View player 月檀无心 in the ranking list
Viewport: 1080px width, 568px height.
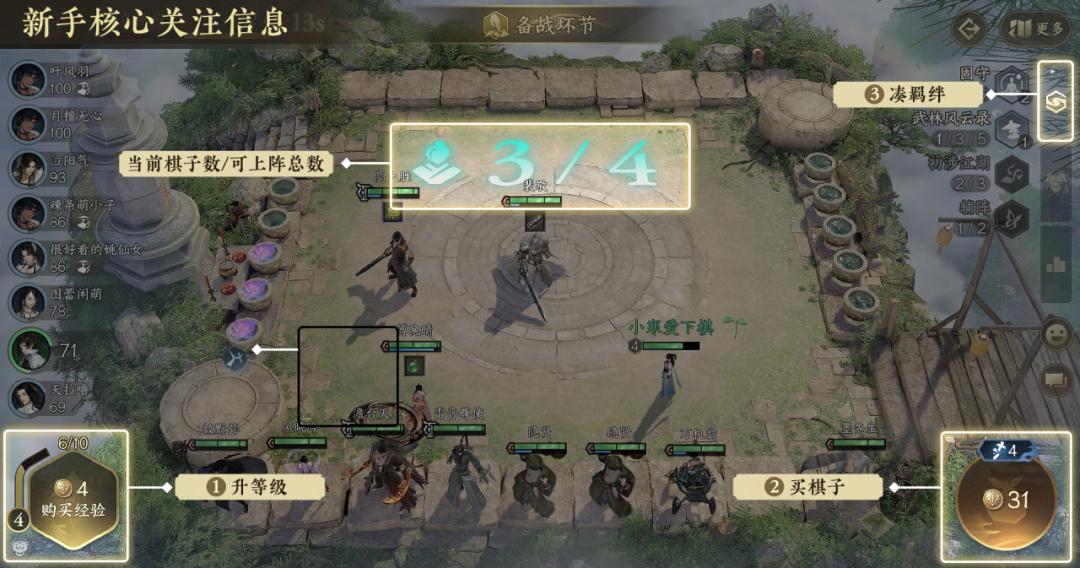pyautogui.click(x=29, y=124)
